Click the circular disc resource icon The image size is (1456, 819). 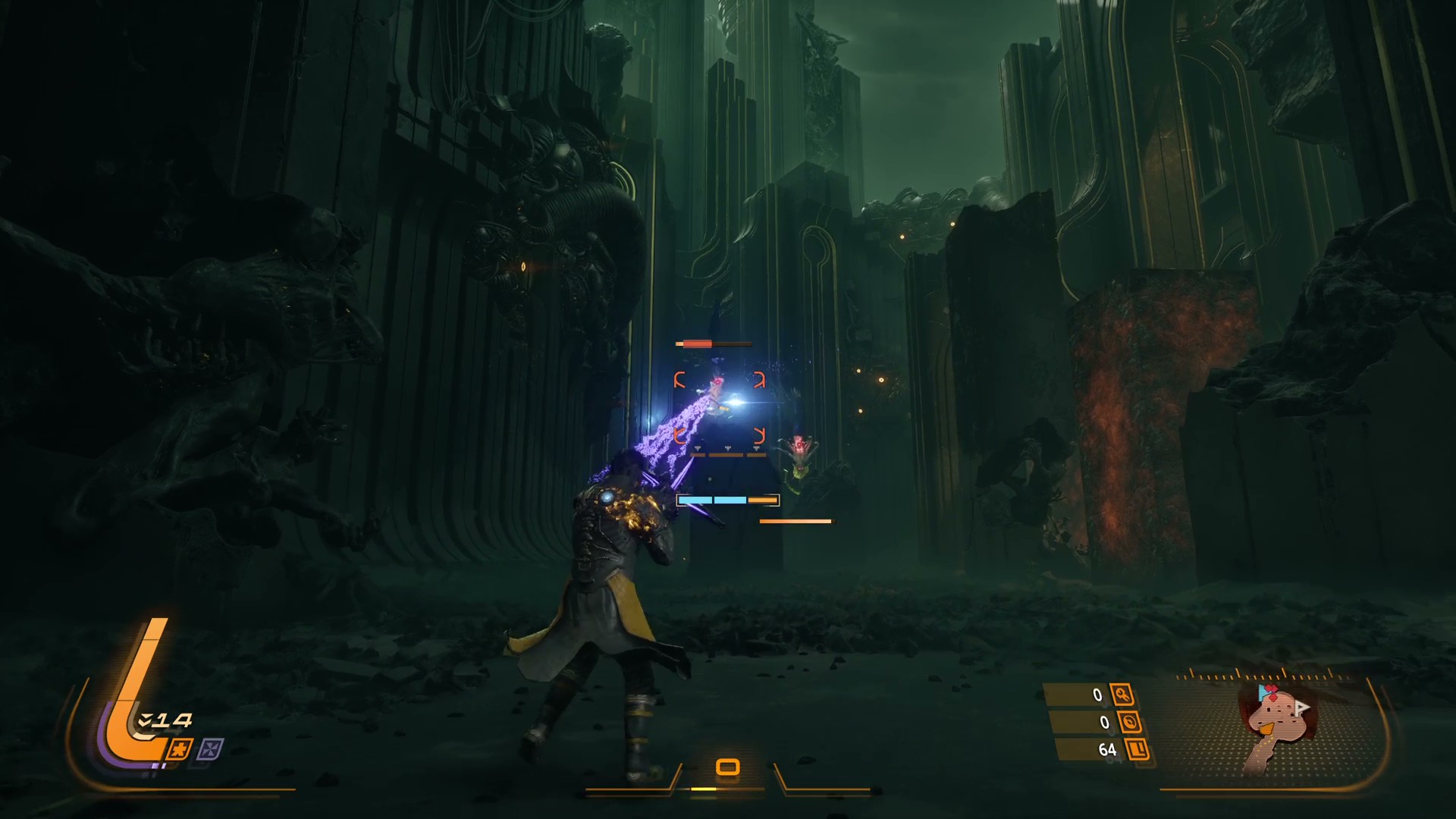click(x=1130, y=723)
